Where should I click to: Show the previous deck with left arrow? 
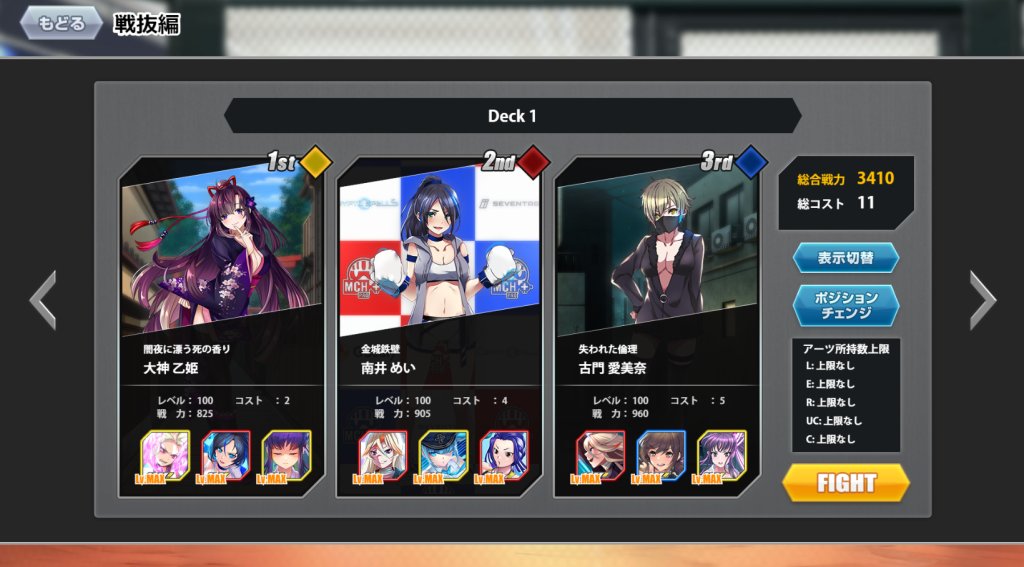42,300
